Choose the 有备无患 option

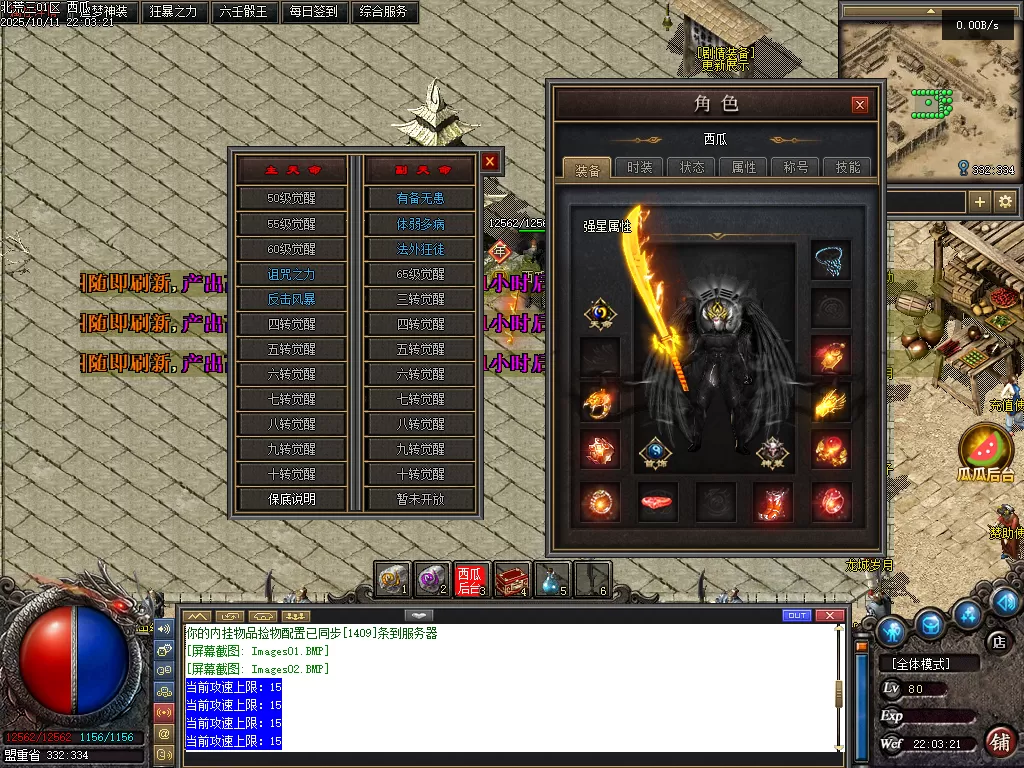[x=420, y=199]
